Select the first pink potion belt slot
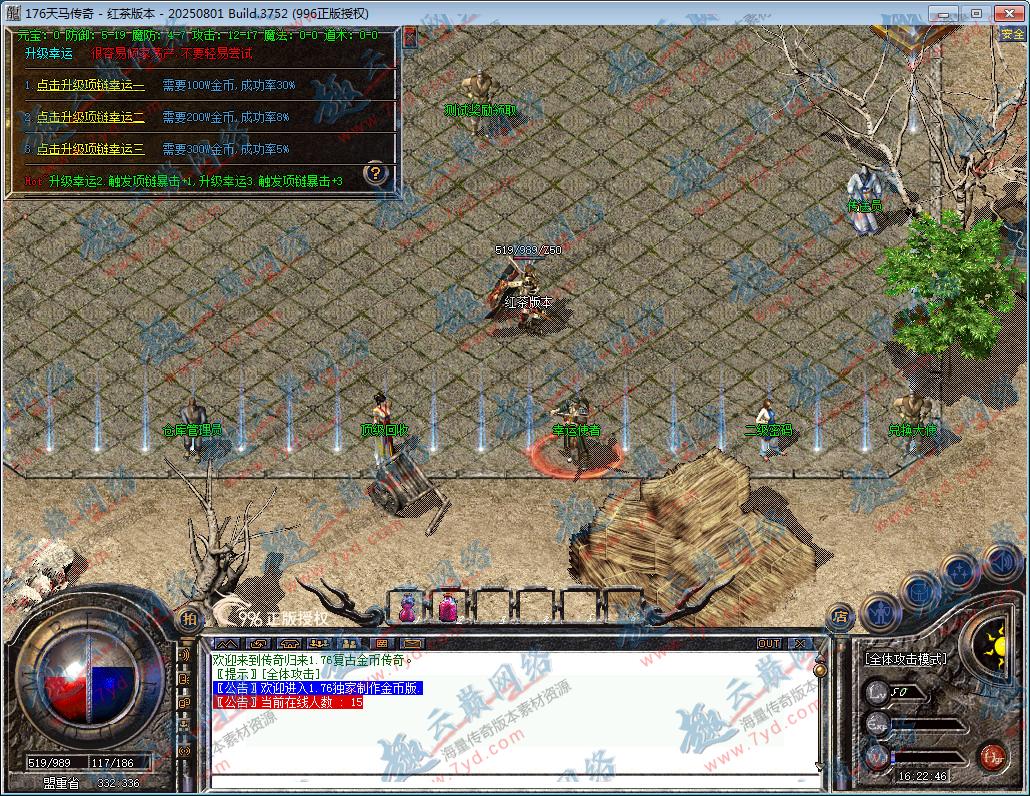 (x=408, y=606)
